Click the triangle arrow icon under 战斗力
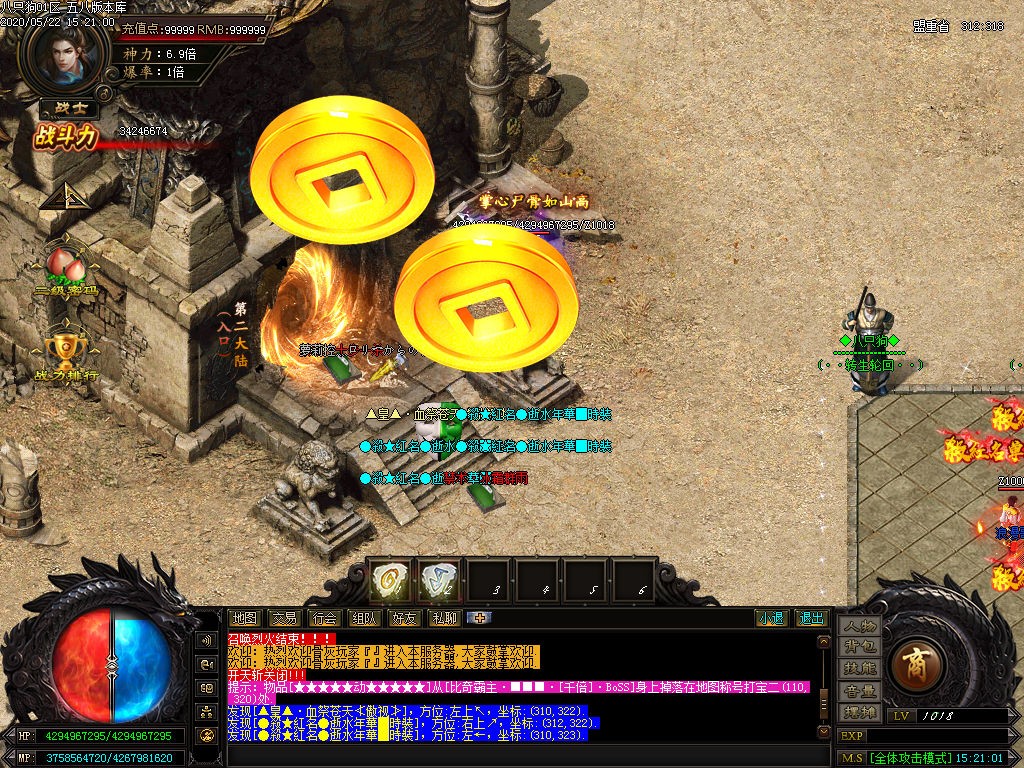The image size is (1024, 768). pyautogui.click(x=60, y=195)
